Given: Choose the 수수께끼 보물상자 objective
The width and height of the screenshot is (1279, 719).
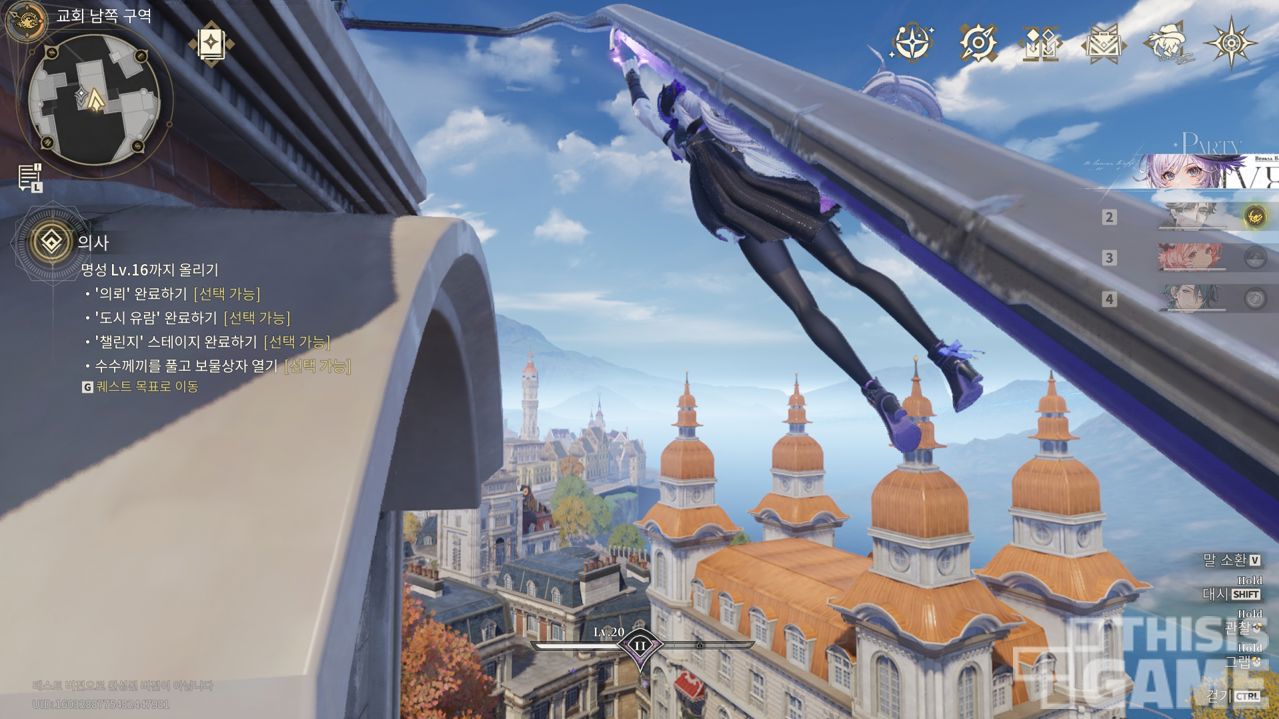Looking at the screenshot, I should [x=222, y=366].
